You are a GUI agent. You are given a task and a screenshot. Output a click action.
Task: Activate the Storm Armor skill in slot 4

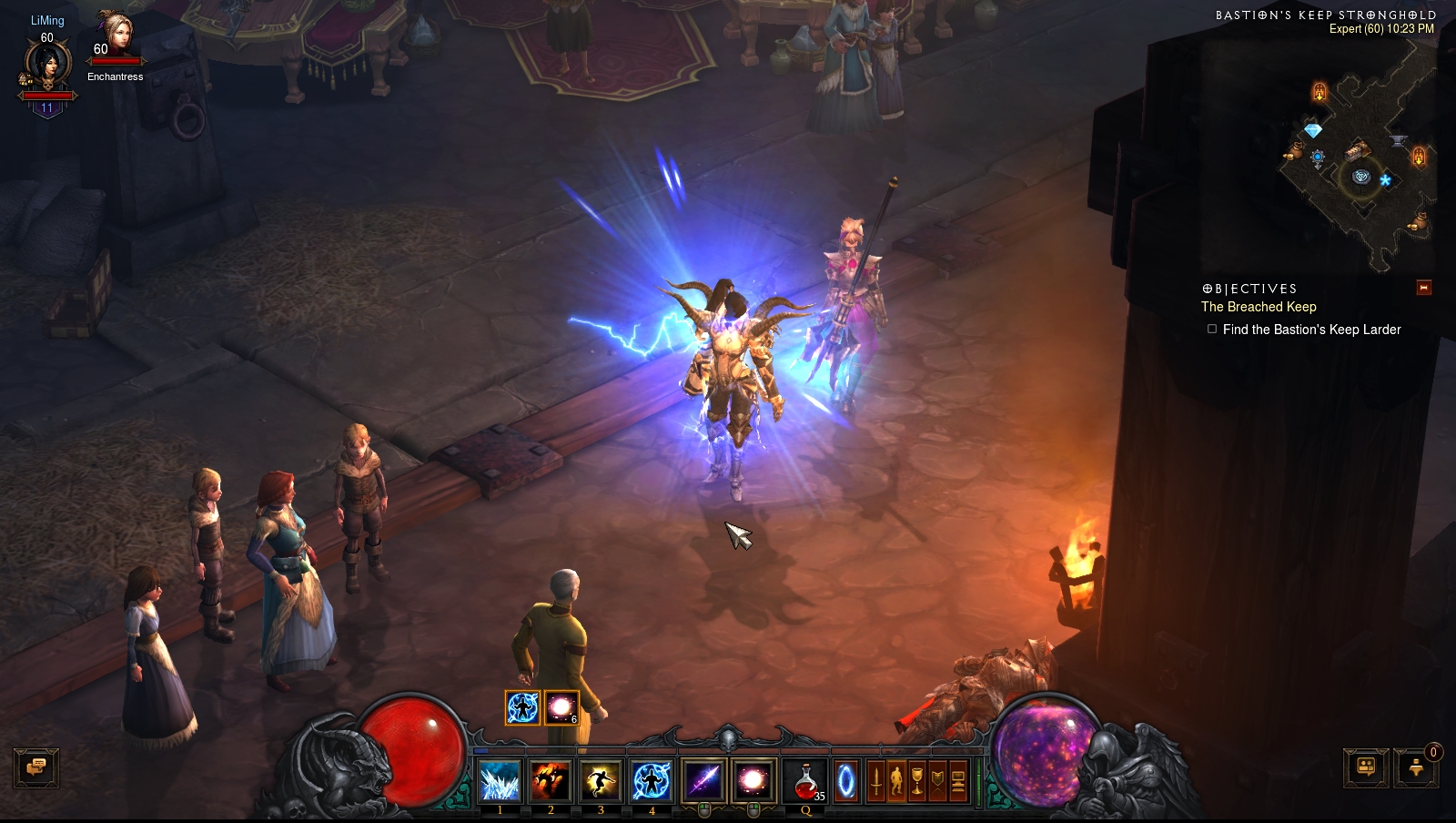(652, 781)
